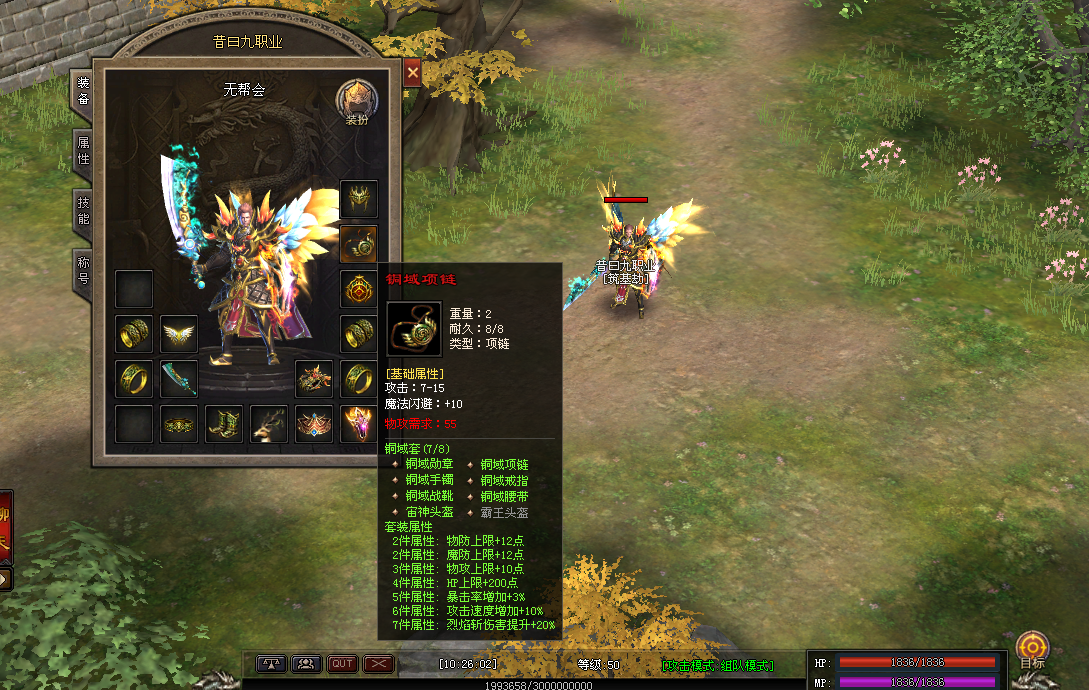Close the character equipment panel
Screen dimensions: 1089x690
[x=412, y=72]
